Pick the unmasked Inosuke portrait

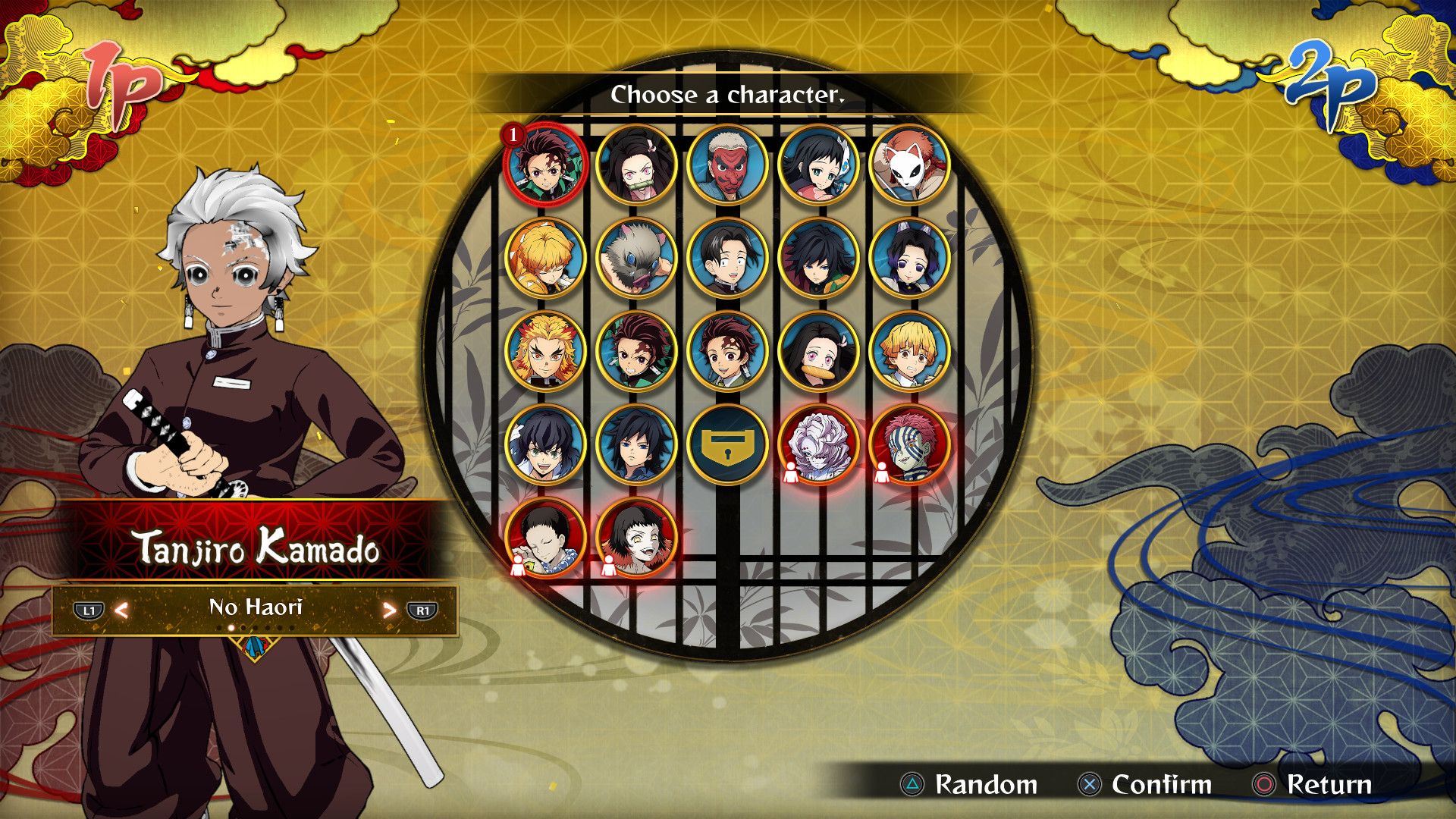(x=547, y=445)
